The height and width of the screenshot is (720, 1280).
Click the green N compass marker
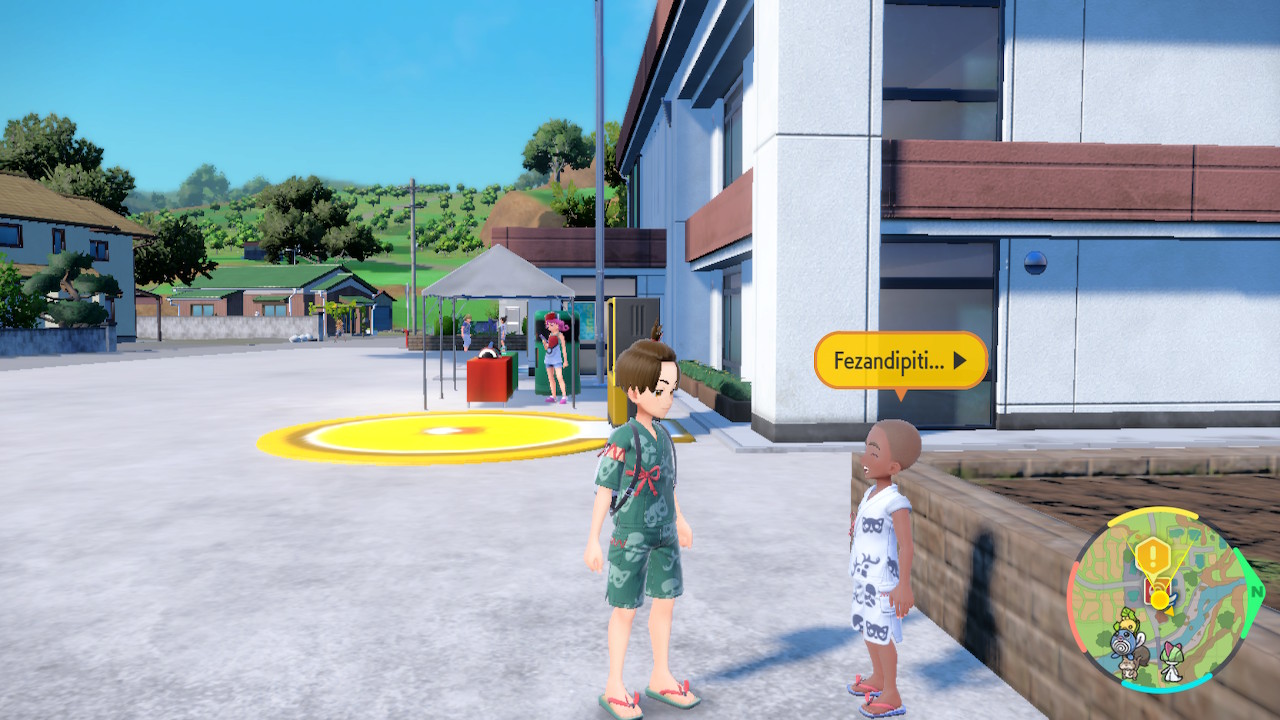[1257, 591]
